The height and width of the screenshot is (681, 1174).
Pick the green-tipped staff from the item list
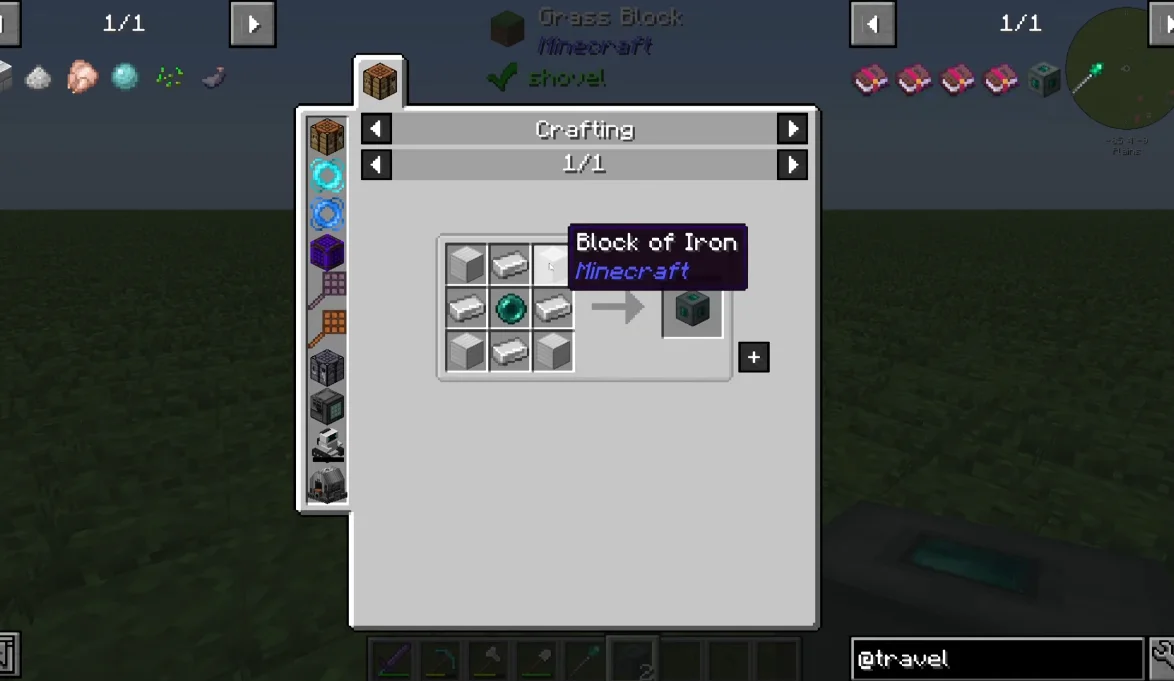point(1088,77)
